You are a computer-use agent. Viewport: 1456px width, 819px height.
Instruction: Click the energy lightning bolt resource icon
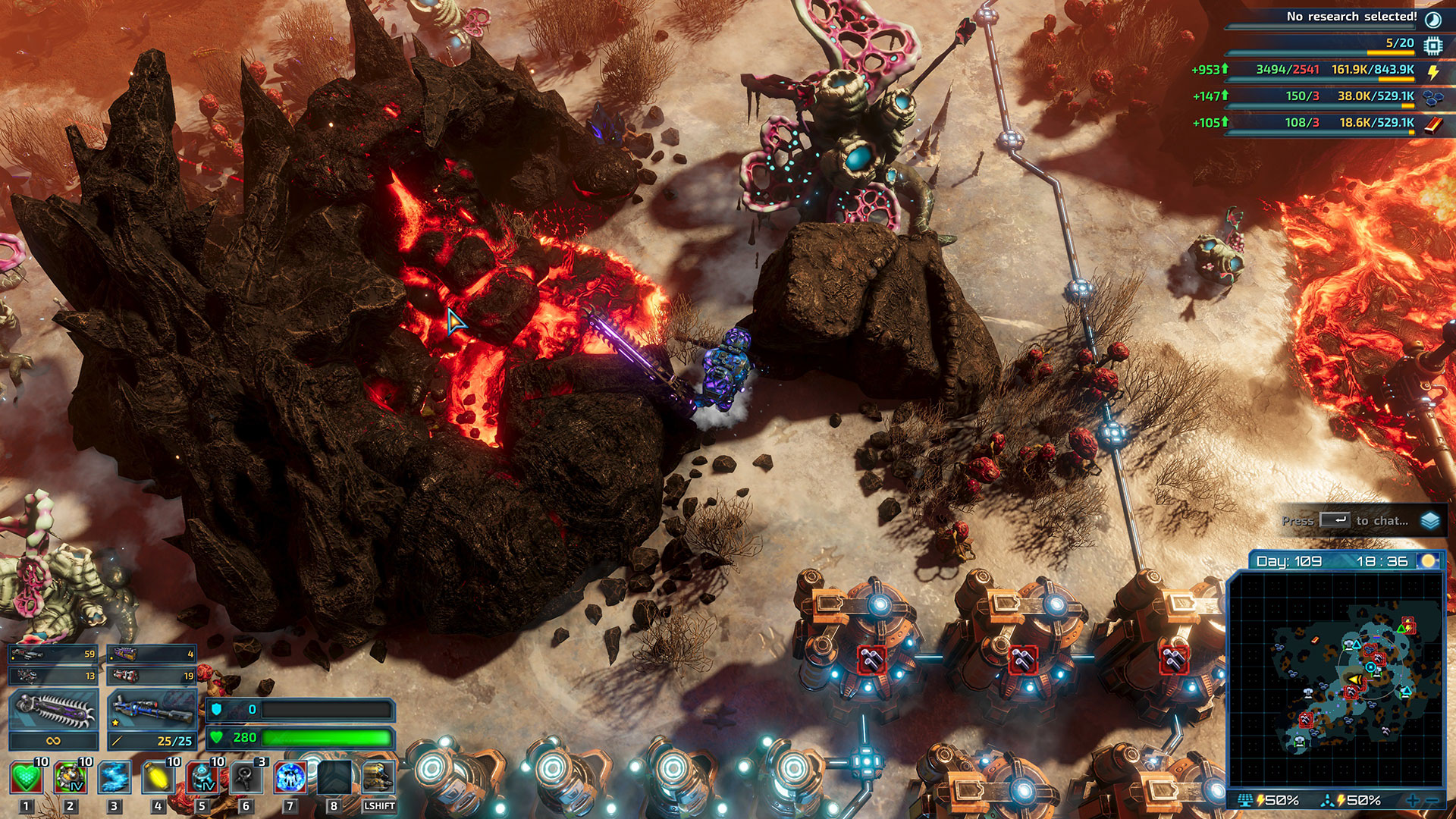pyautogui.click(x=1432, y=72)
